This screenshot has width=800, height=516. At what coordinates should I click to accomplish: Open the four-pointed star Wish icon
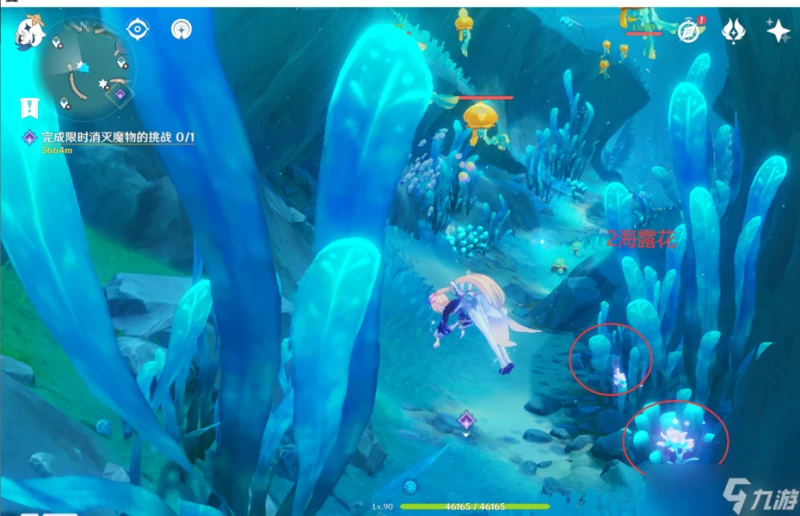point(777,30)
